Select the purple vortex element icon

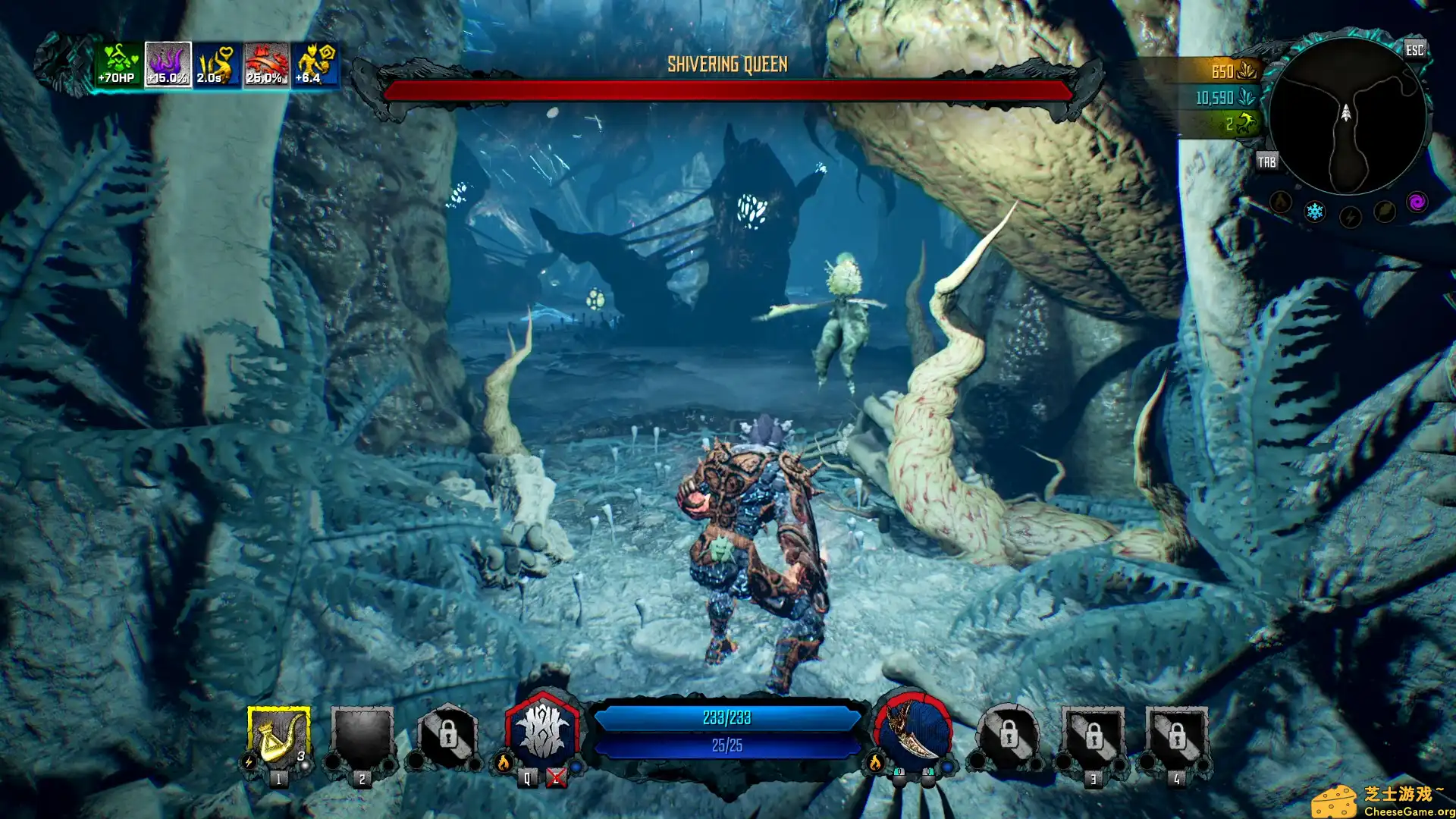(x=1417, y=202)
